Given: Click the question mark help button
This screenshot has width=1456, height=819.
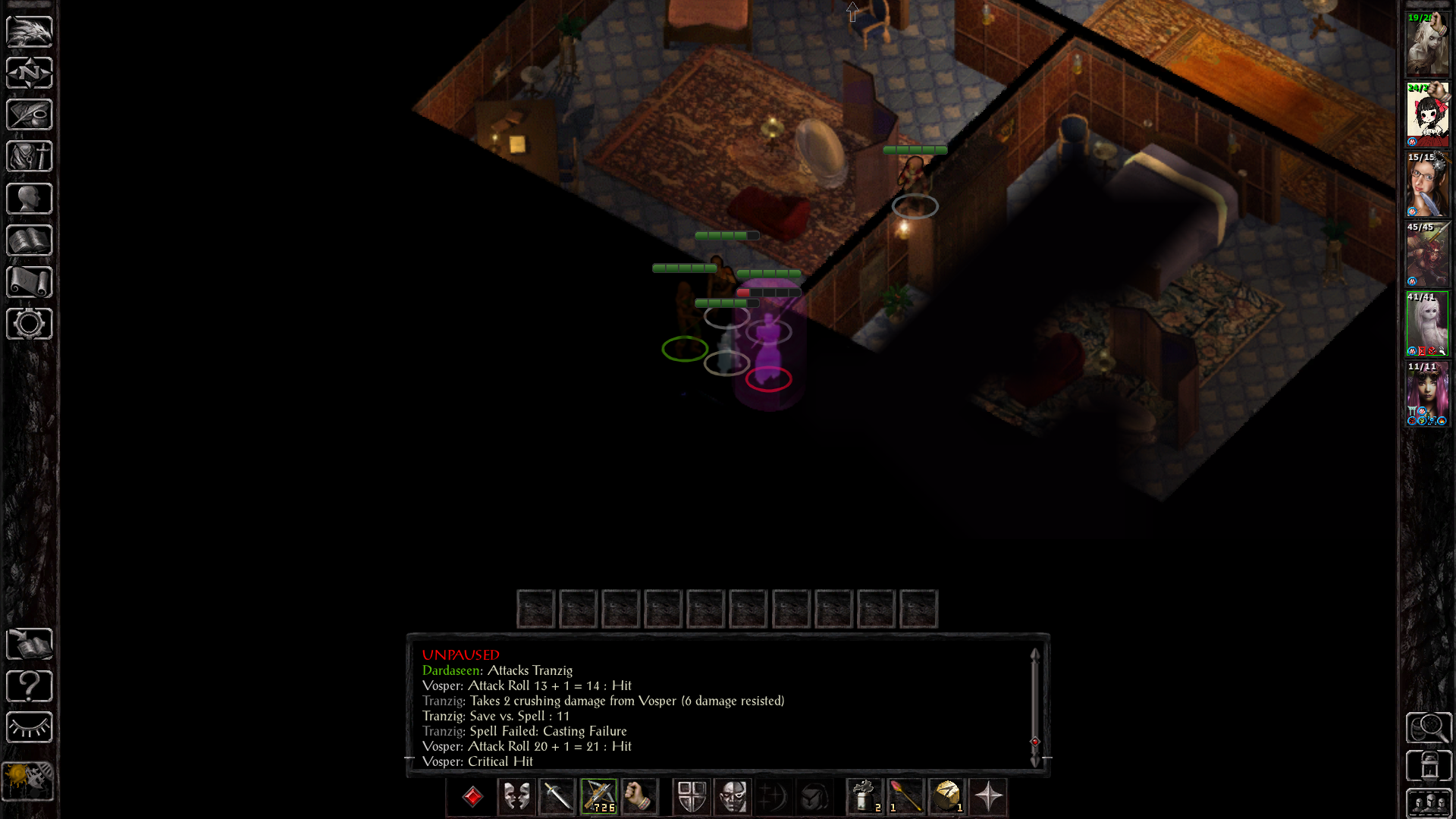Looking at the screenshot, I should point(30,686).
